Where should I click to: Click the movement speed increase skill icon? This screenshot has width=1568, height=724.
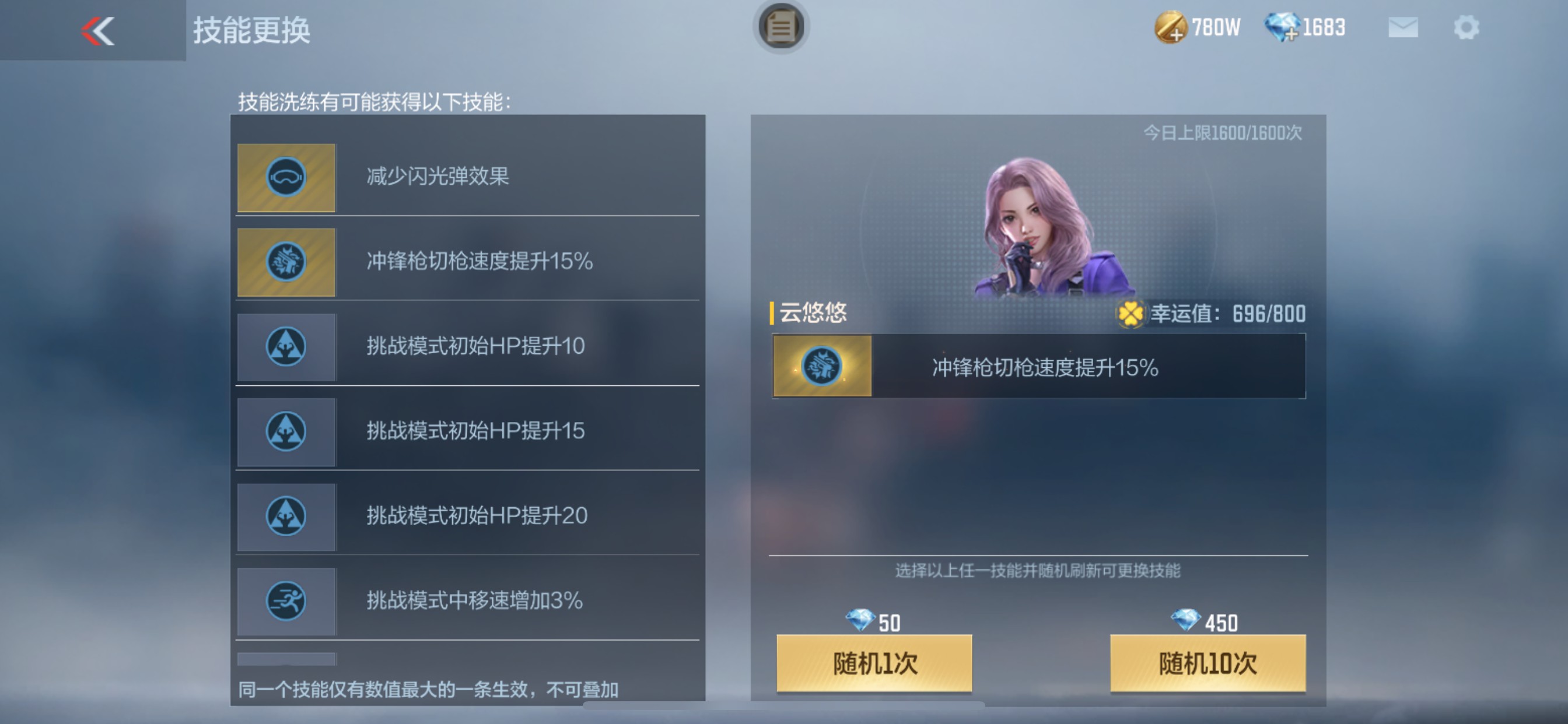(286, 601)
